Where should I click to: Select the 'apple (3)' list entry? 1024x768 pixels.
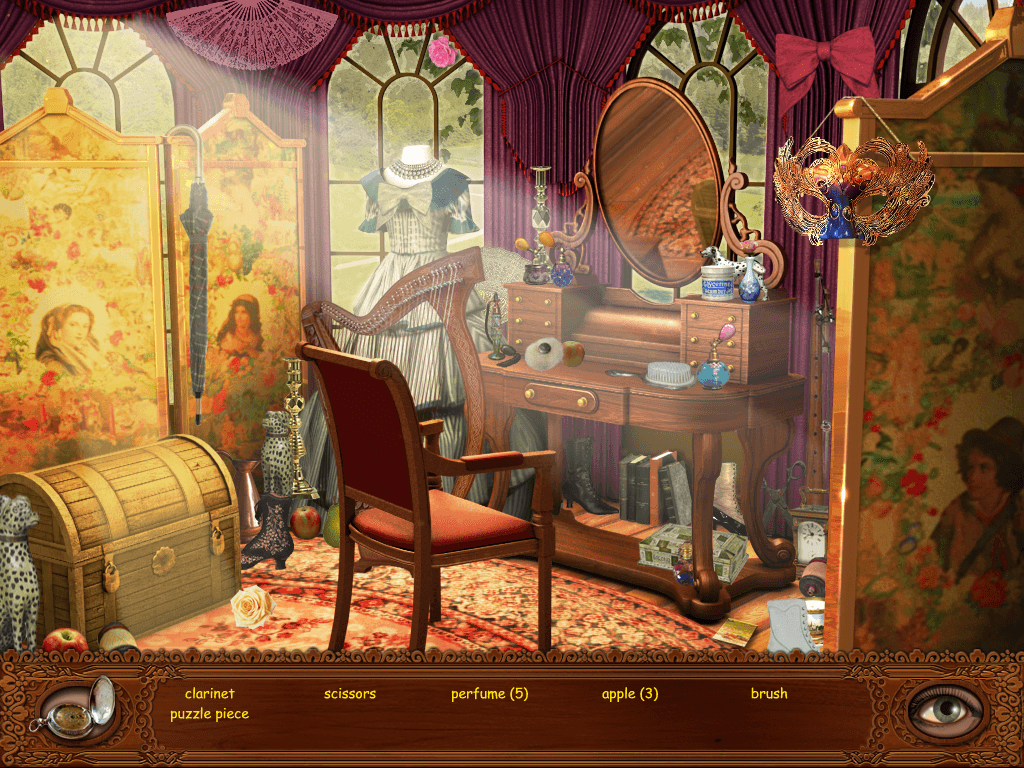point(630,693)
